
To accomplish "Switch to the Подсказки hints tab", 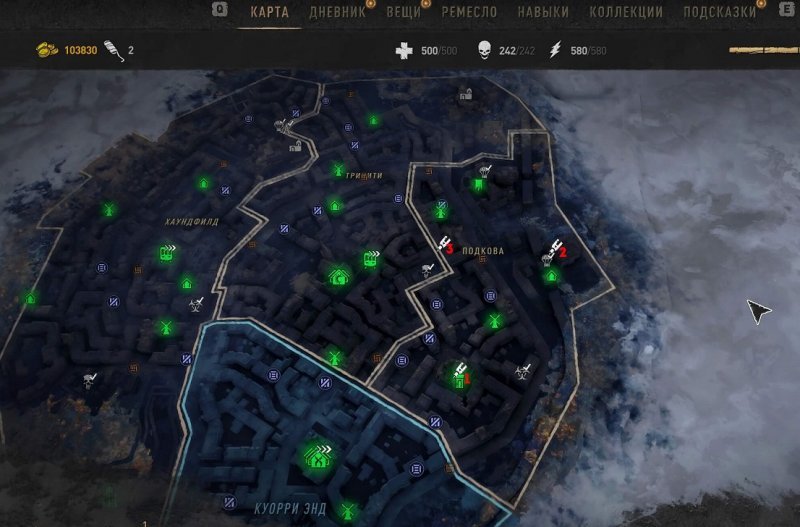I will (x=720, y=13).
